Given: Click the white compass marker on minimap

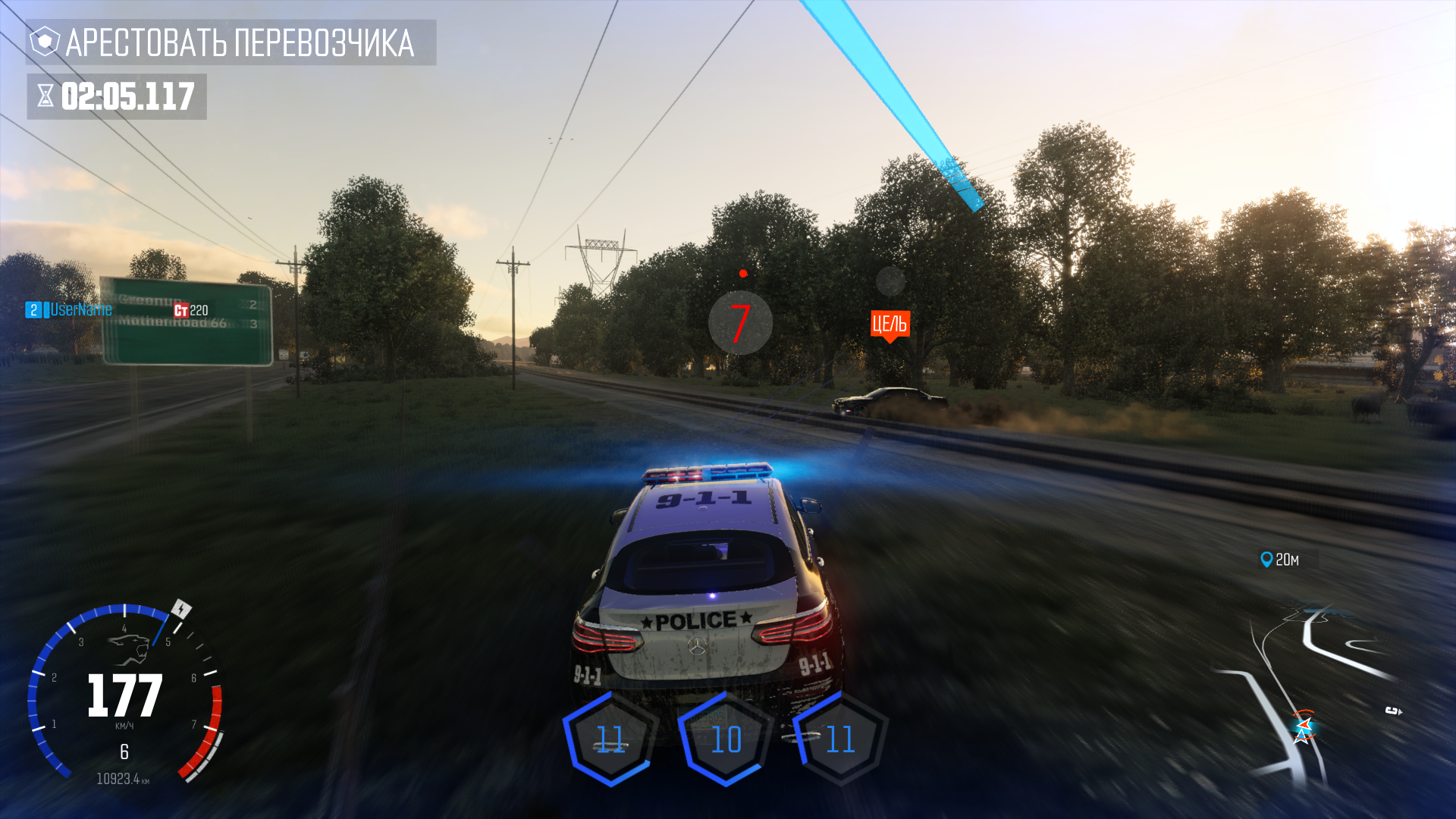Looking at the screenshot, I should (1393, 711).
